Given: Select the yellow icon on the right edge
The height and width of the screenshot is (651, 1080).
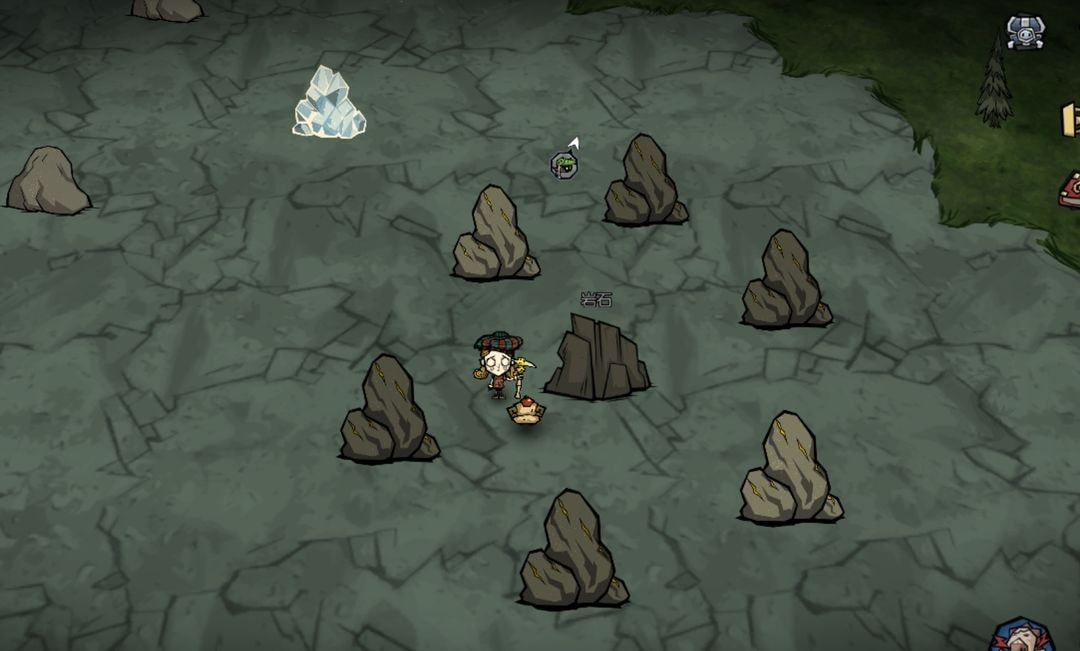Looking at the screenshot, I should (1070, 118).
